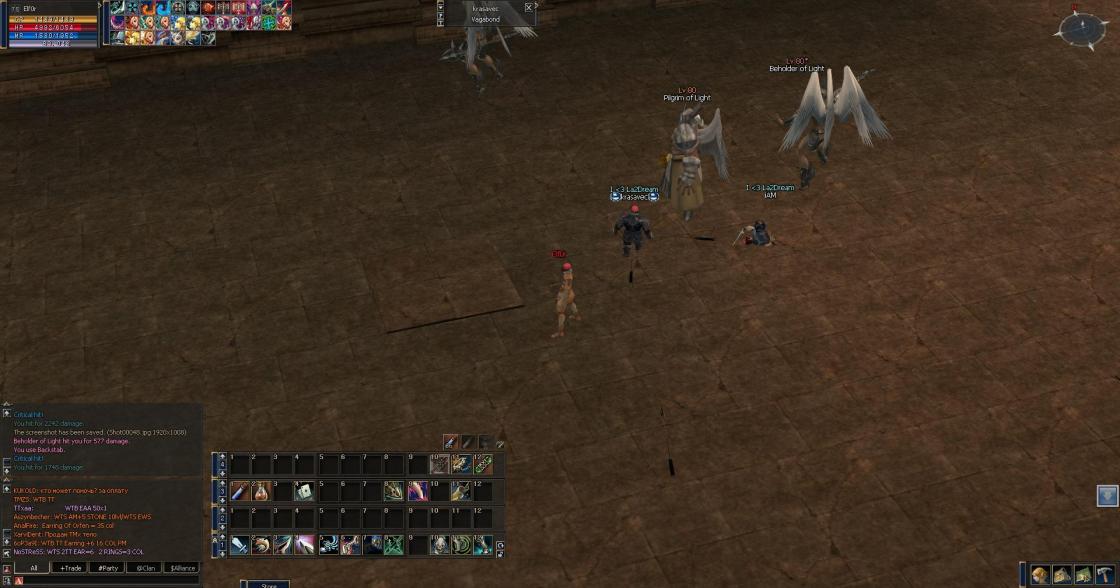Activate the green spiral skill icon
Viewport: 1120px width, 588px height.
coord(461,545)
